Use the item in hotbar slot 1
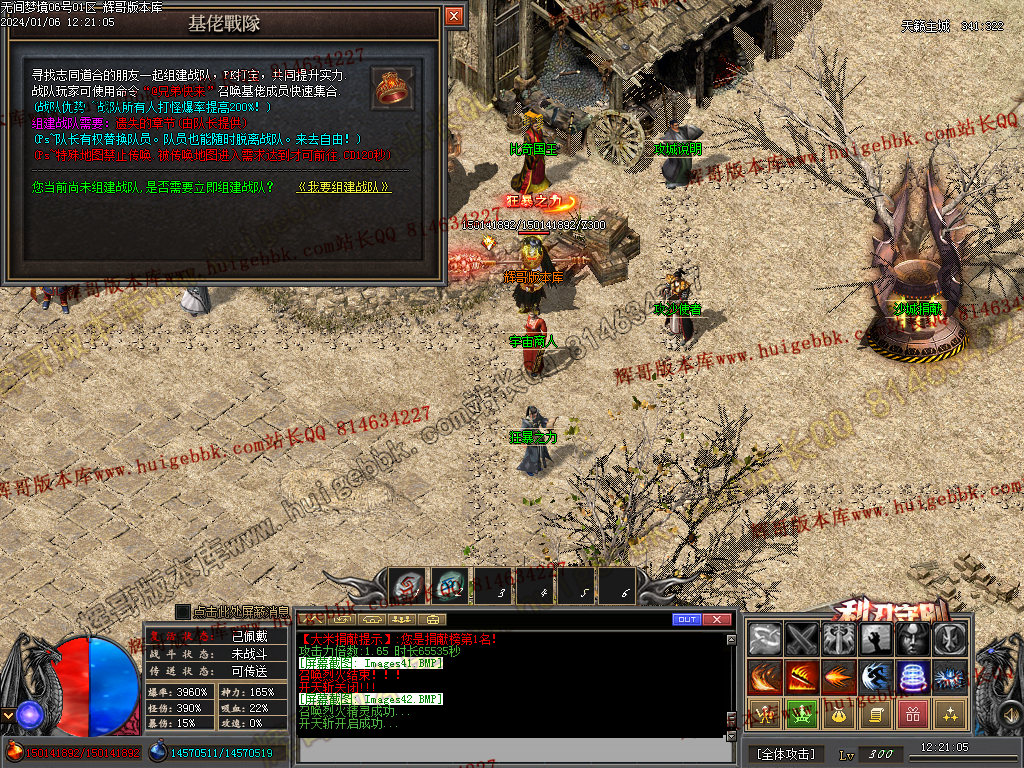The width and height of the screenshot is (1024, 768). click(407, 586)
